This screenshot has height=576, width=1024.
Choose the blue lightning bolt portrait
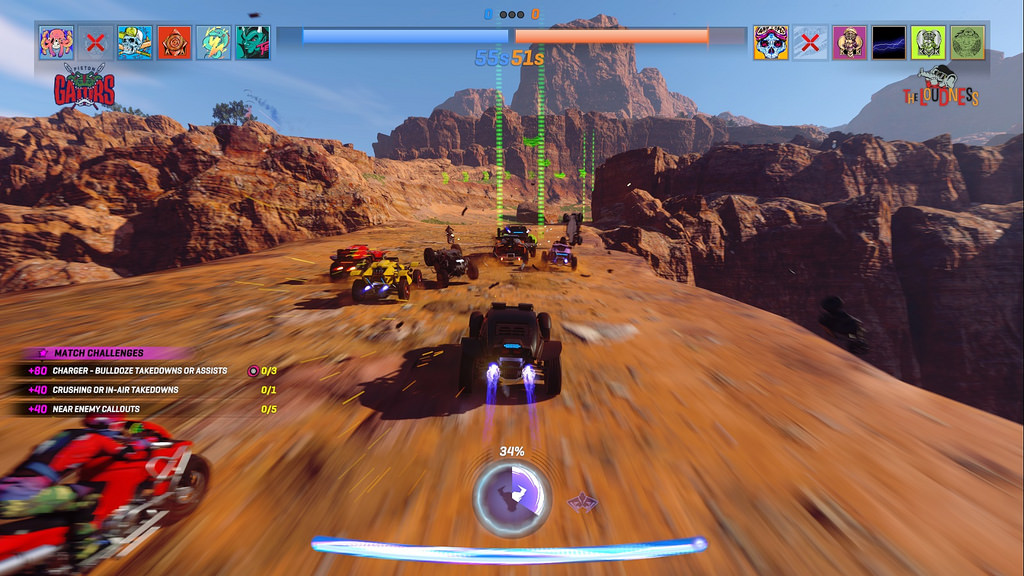tap(888, 42)
